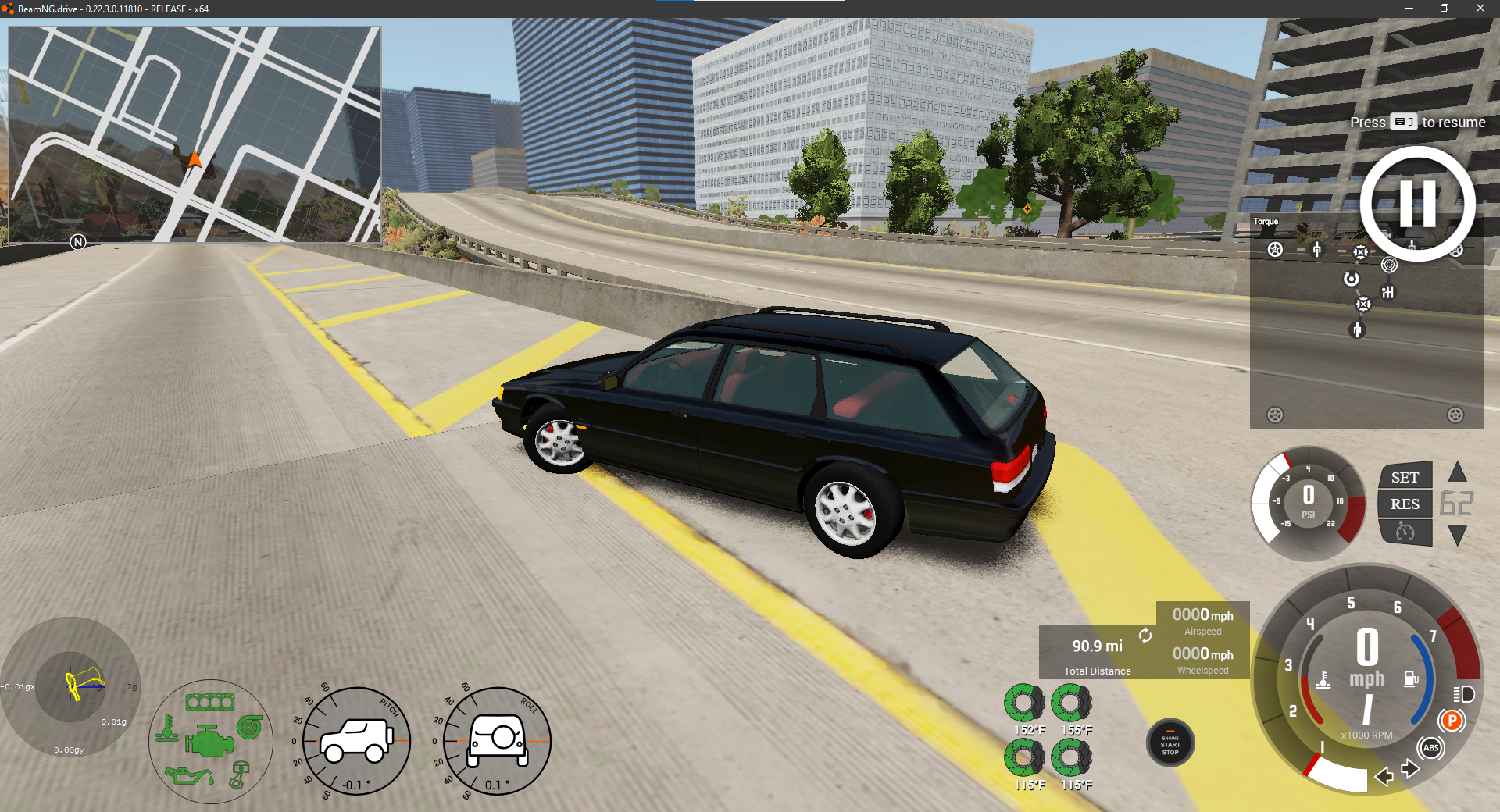Minimize the BeamNG.drive window
This screenshot has height=812, width=1500.
pyautogui.click(x=1409, y=9)
